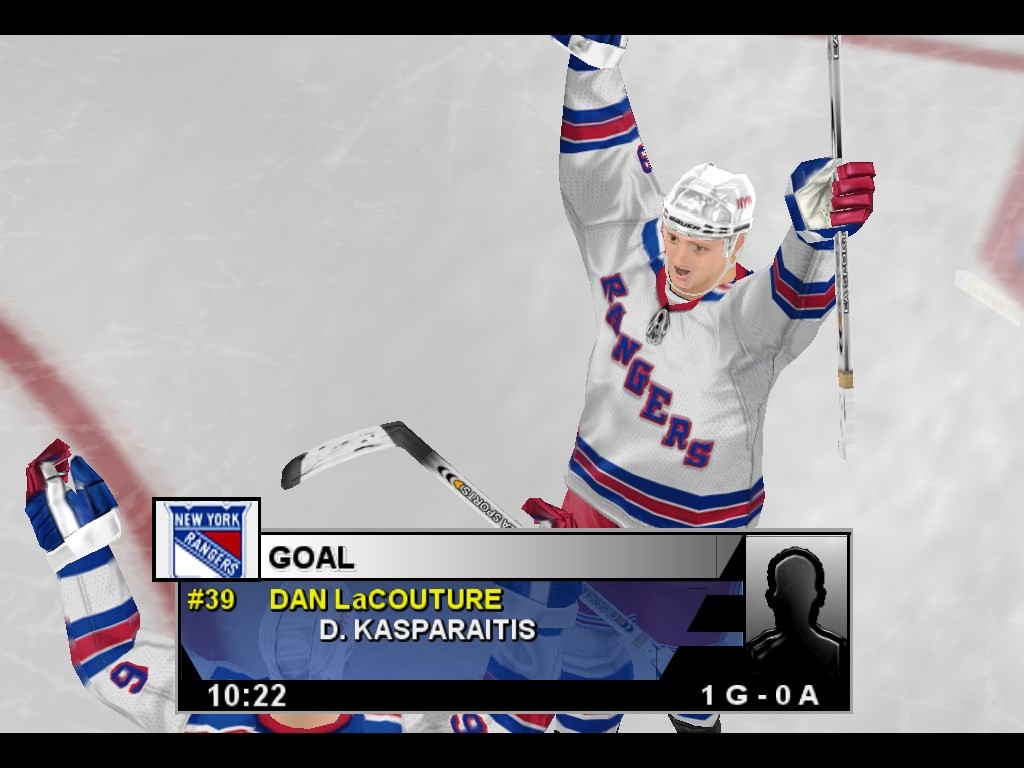Click the New York Rangers team logo

[x=206, y=539]
